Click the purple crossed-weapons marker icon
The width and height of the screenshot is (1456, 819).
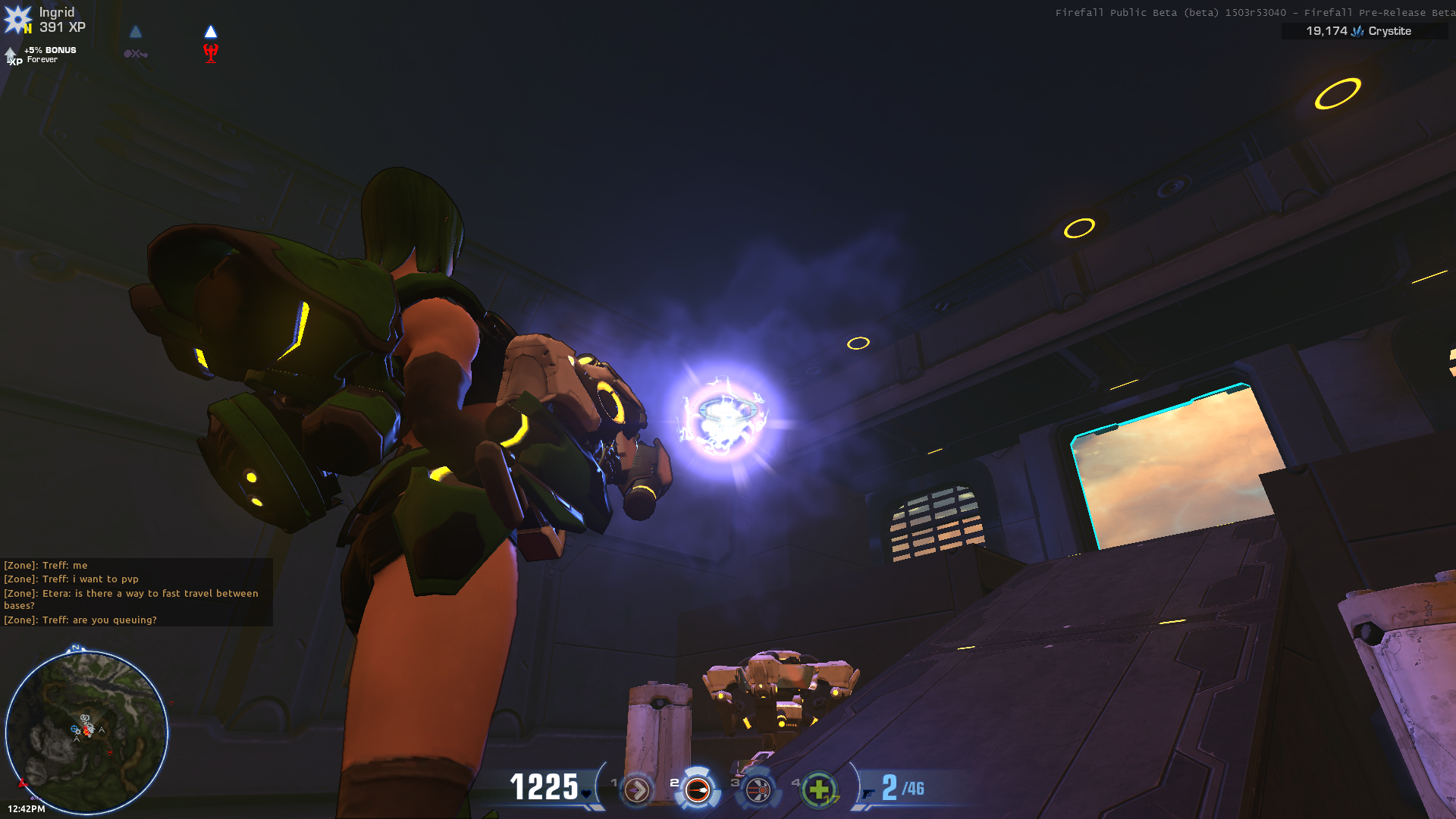coord(136,54)
